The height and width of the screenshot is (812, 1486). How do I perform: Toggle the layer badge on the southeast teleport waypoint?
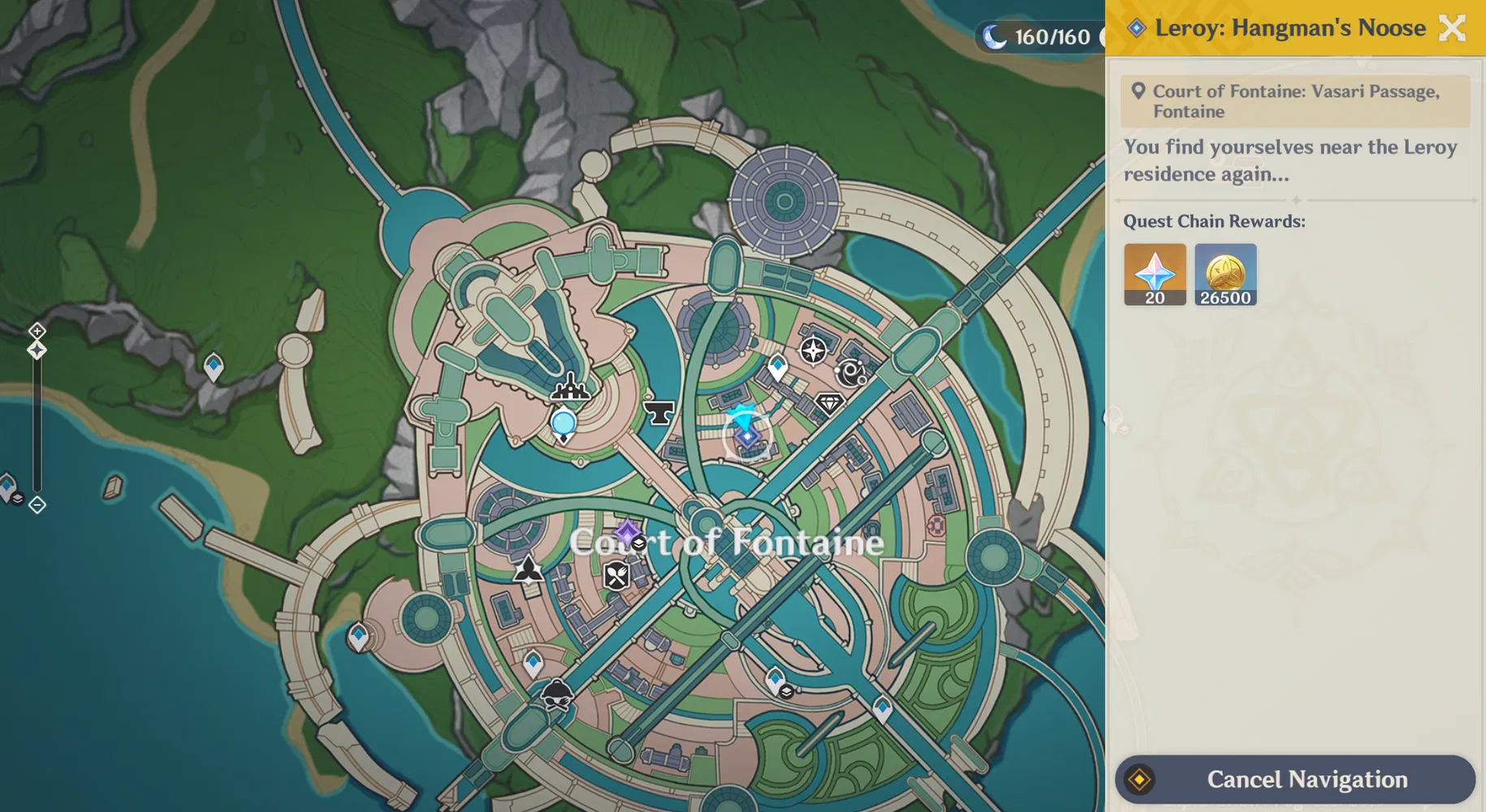(x=786, y=692)
